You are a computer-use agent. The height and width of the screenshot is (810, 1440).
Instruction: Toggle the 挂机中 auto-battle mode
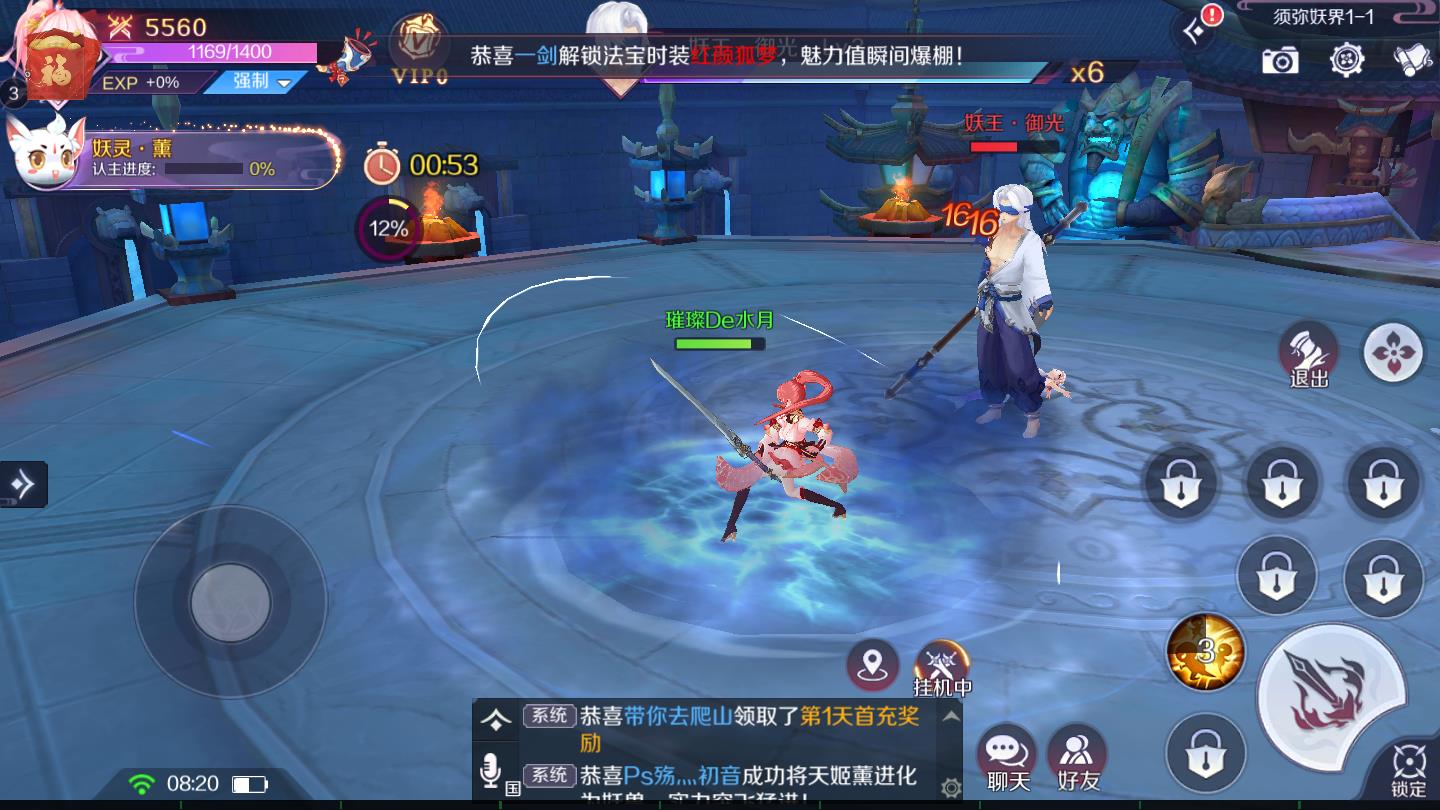coord(944,662)
